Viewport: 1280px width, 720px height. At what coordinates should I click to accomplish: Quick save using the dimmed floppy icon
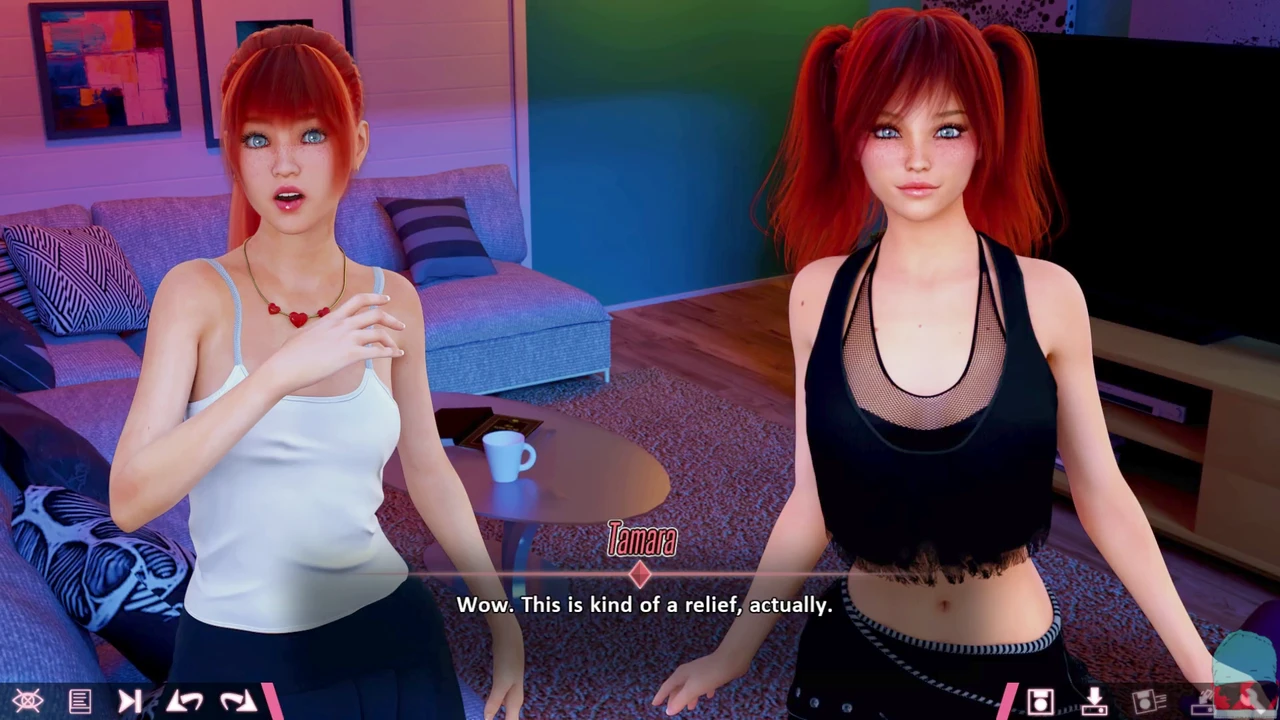point(1148,701)
